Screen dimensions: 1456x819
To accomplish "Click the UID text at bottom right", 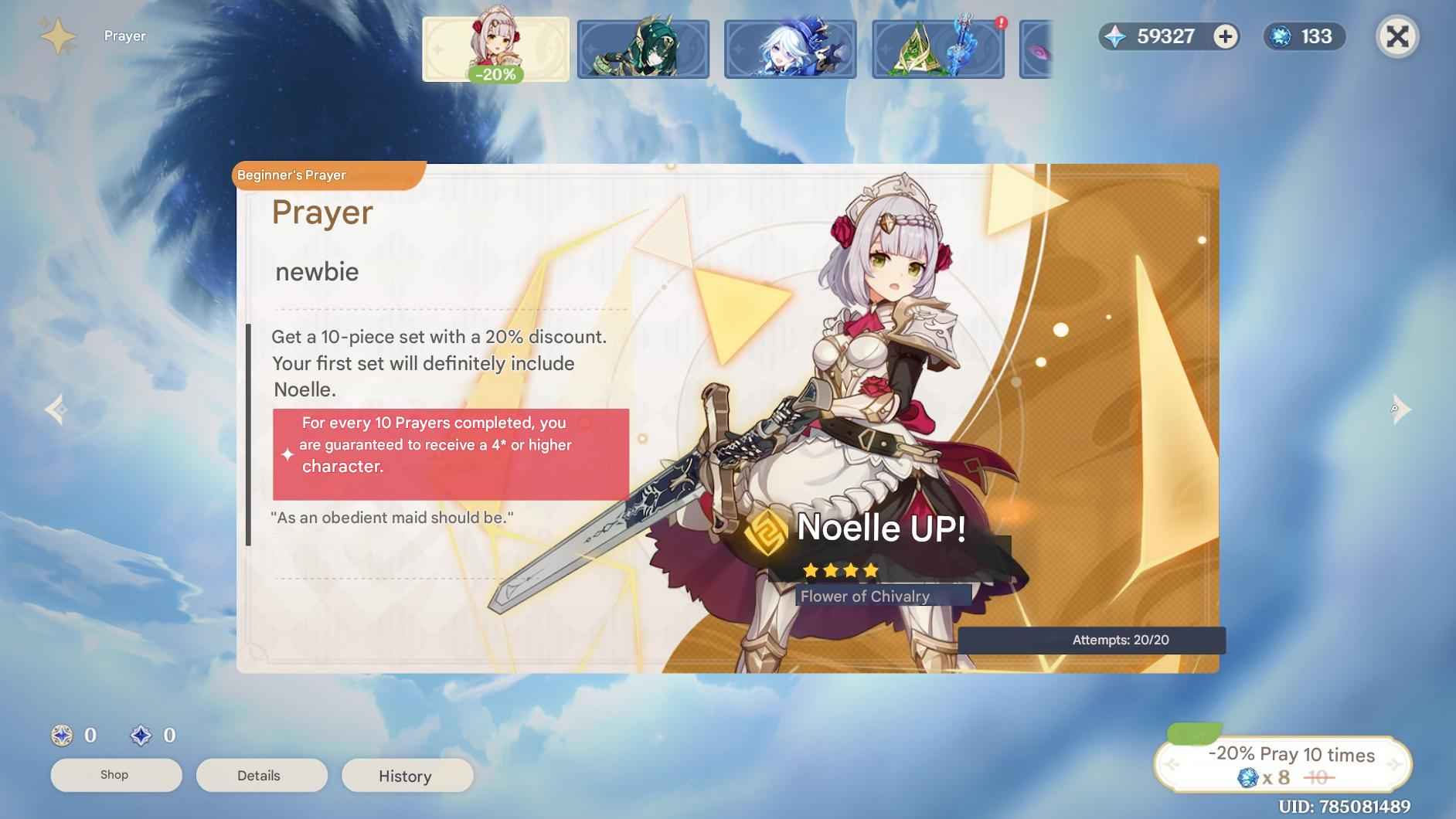I will pyautogui.click(x=1386, y=806).
